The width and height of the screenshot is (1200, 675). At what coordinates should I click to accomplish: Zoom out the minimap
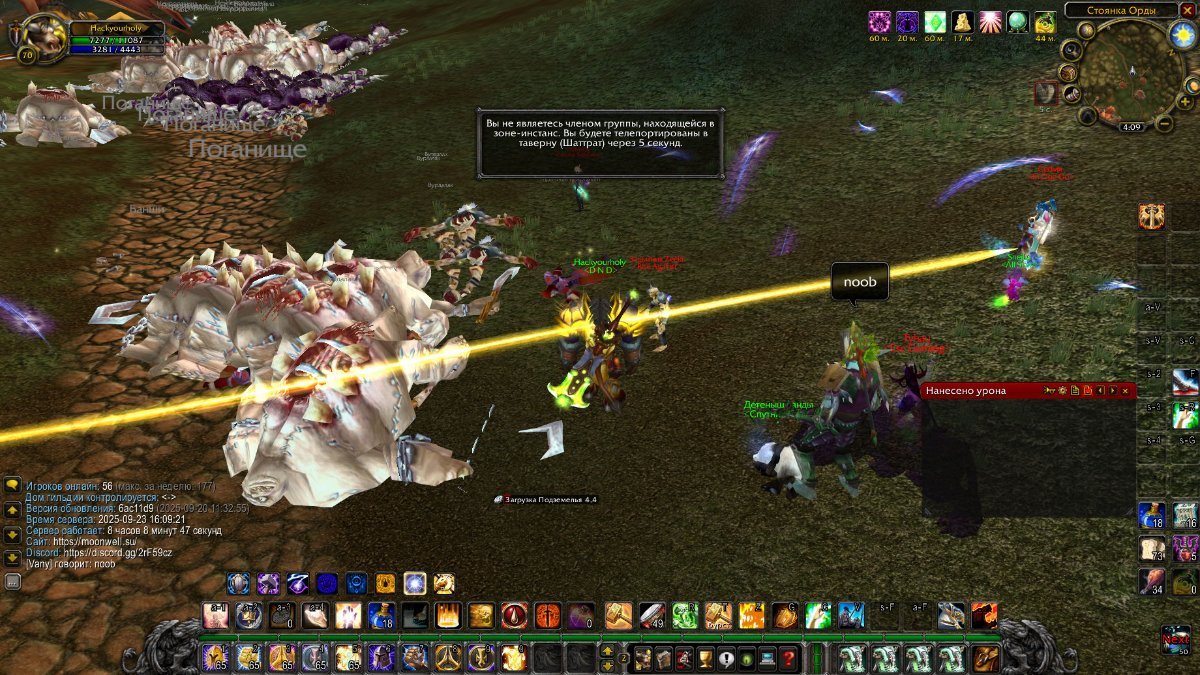point(1165,125)
